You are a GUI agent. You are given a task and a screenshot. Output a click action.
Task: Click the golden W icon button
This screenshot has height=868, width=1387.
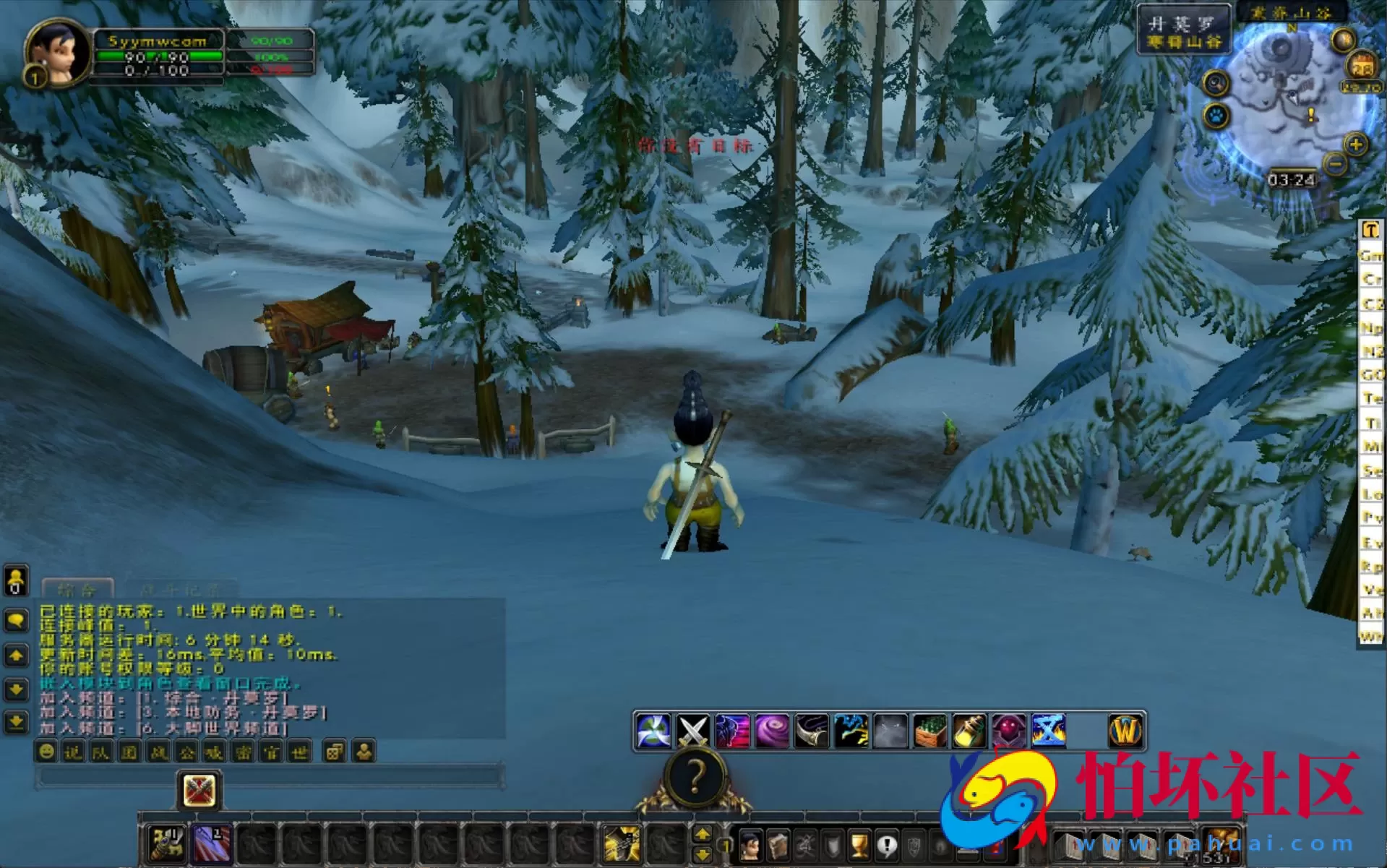coord(1125,731)
